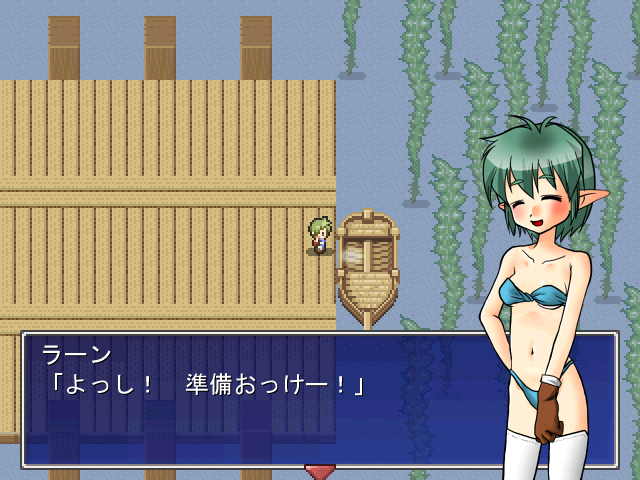This screenshot has width=640, height=480.
Task: Click the red continue arrow below the dialogue
Action: 320,471
